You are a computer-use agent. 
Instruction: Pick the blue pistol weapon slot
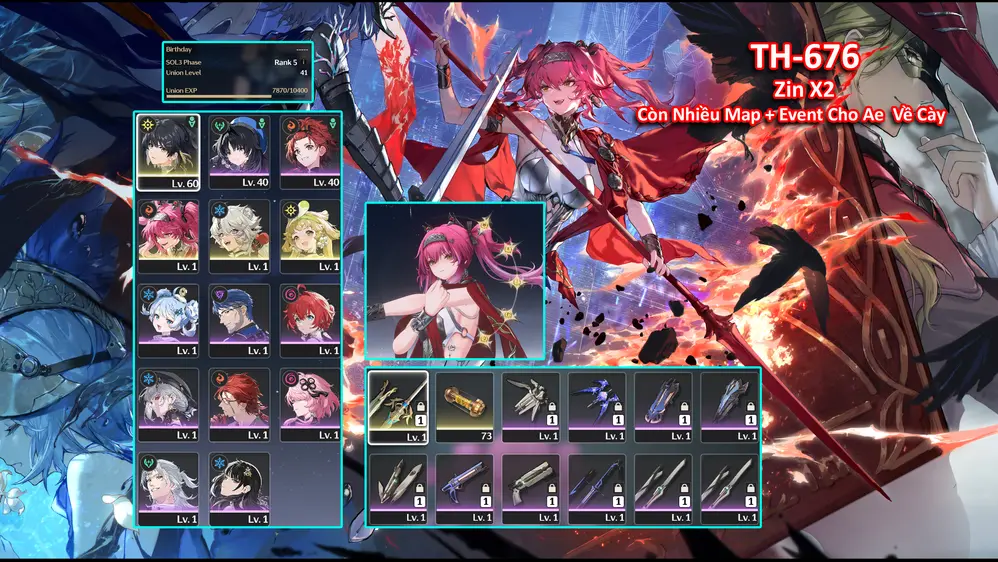(464, 489)
